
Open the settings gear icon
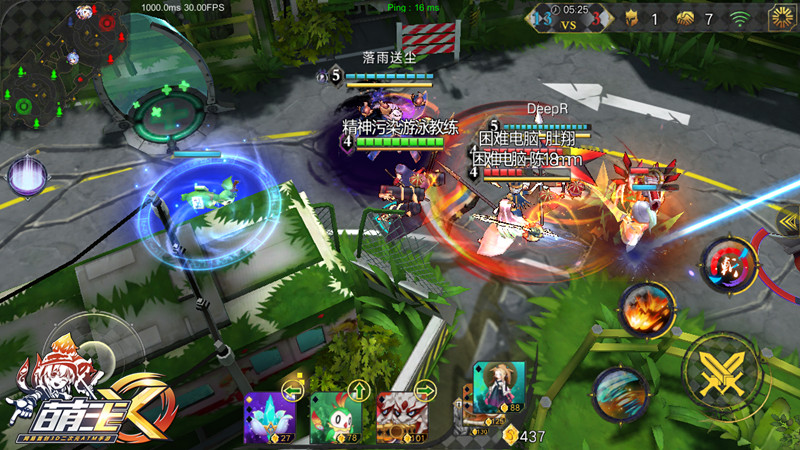(x=781, y=17)
